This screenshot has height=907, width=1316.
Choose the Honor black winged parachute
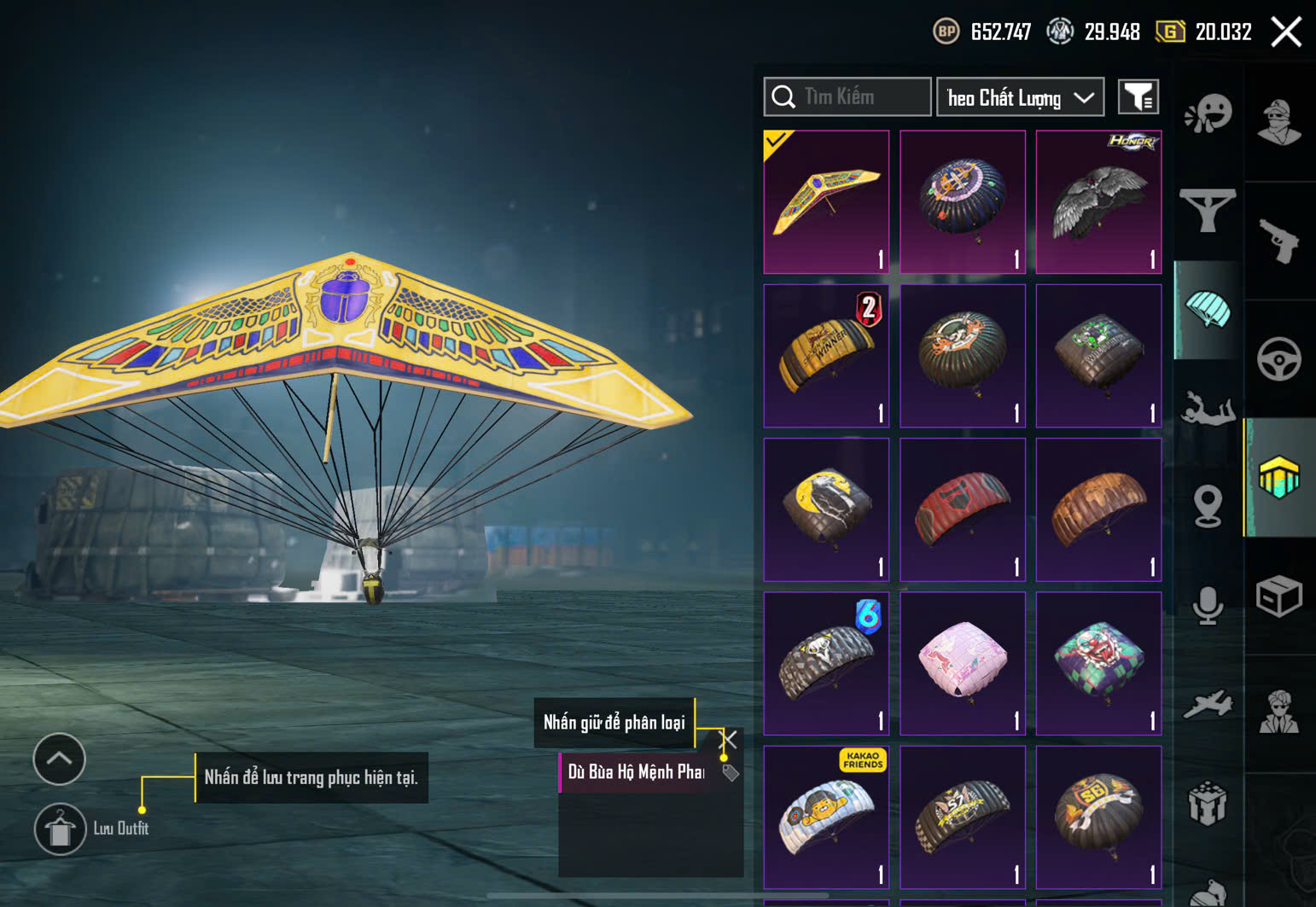[x=1098, y=201]
